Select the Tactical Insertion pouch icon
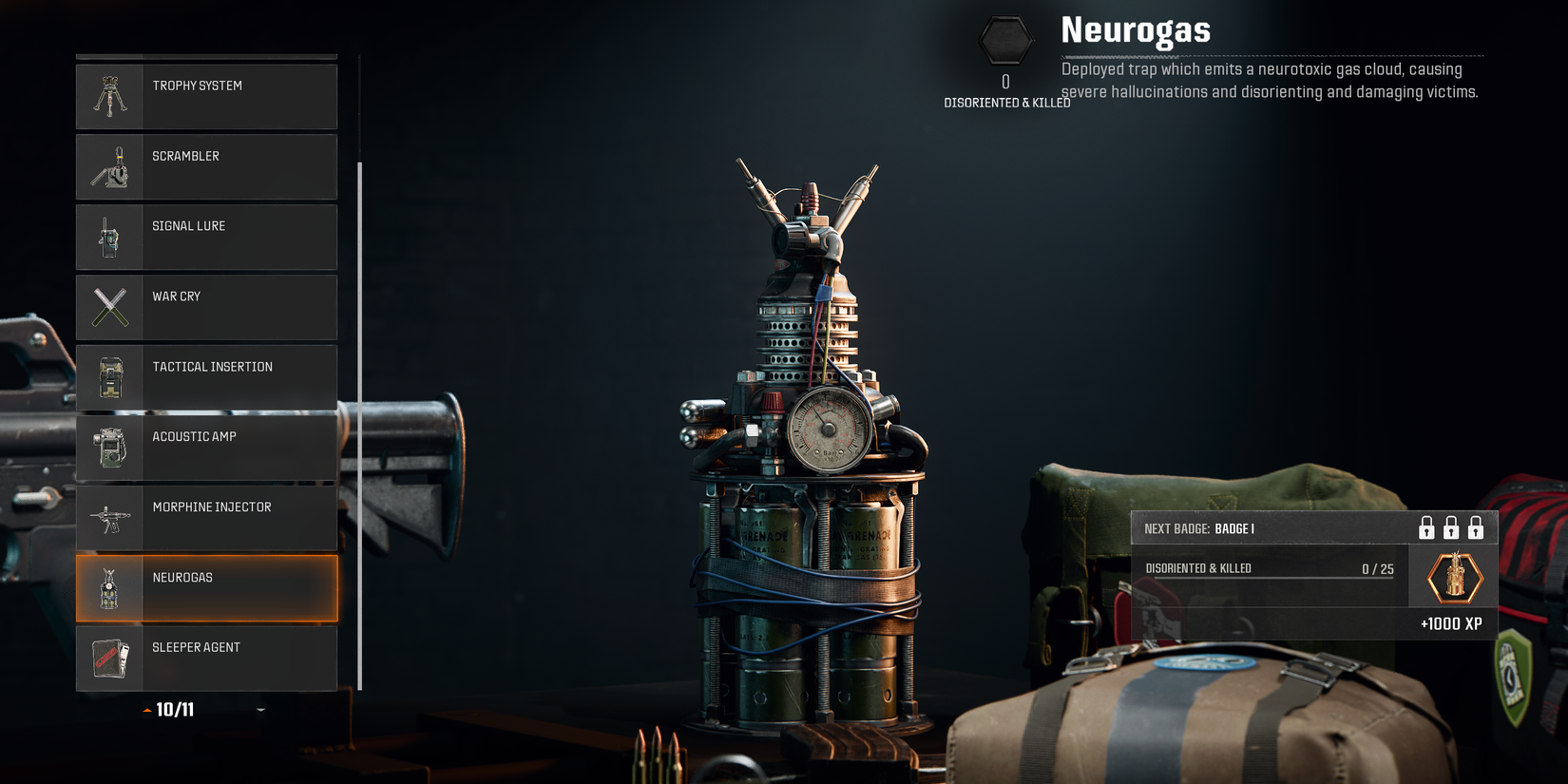 point(111,377)
